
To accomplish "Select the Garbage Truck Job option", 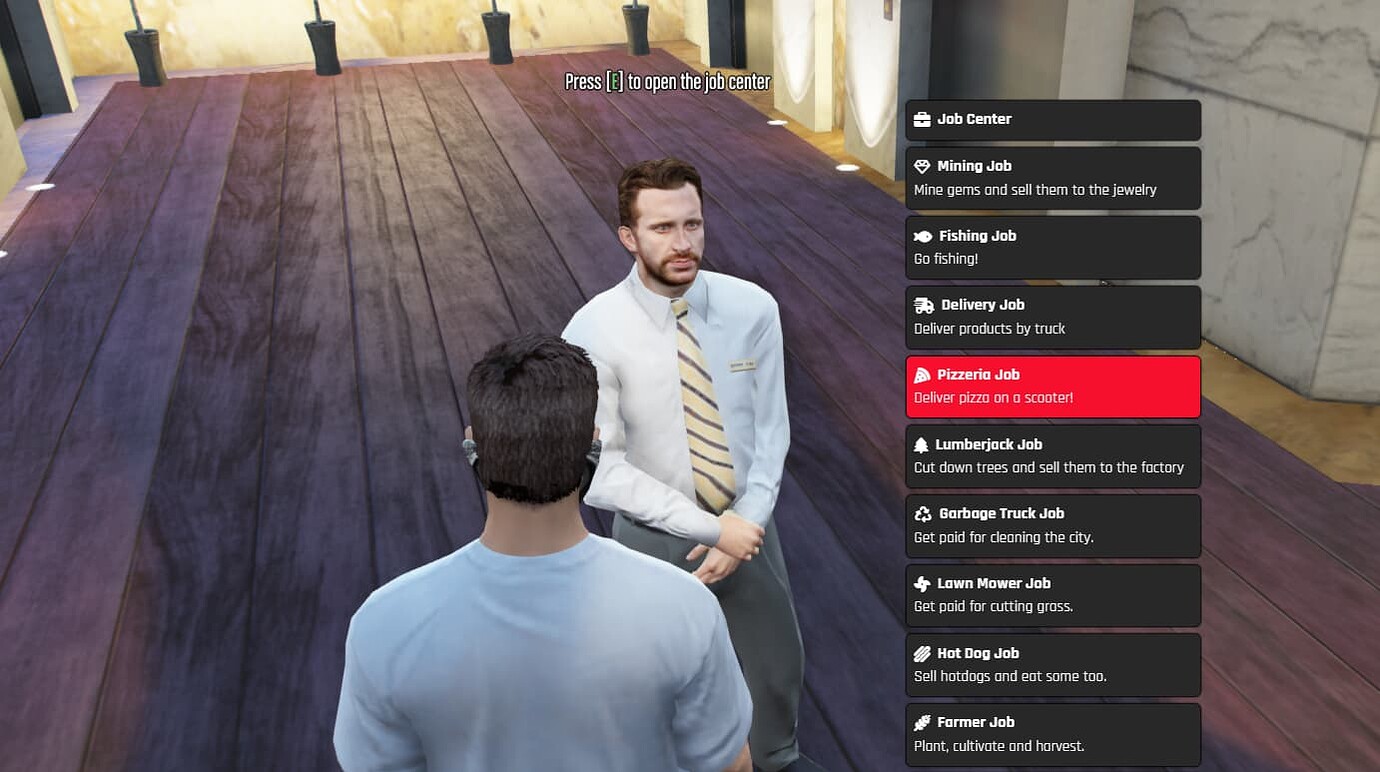I will [x=1052, y=525].
